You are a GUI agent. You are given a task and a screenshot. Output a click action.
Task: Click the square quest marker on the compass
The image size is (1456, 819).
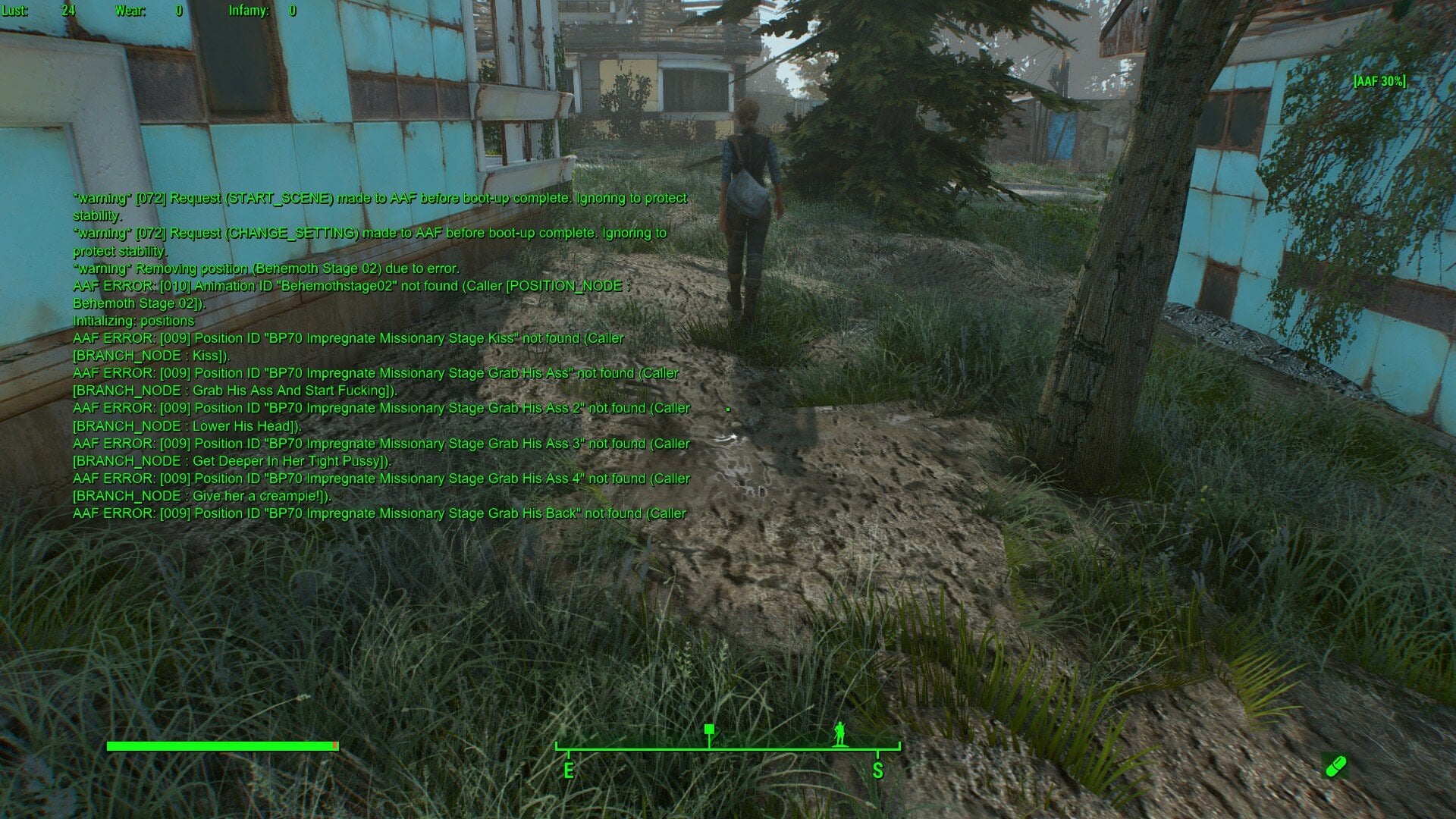709,730
